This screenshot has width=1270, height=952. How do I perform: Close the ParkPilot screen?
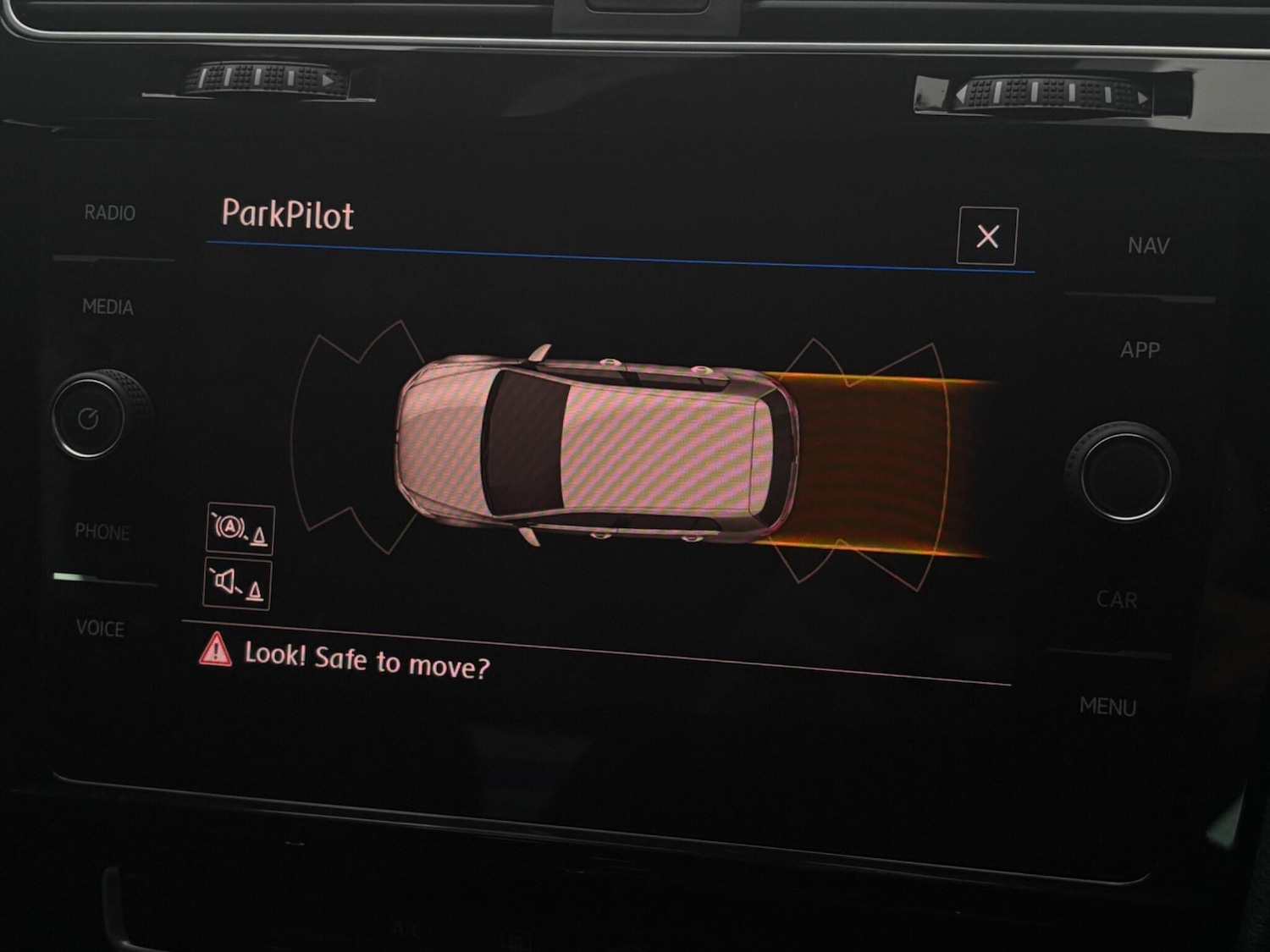pyautogui.click(x=986, y=236)
